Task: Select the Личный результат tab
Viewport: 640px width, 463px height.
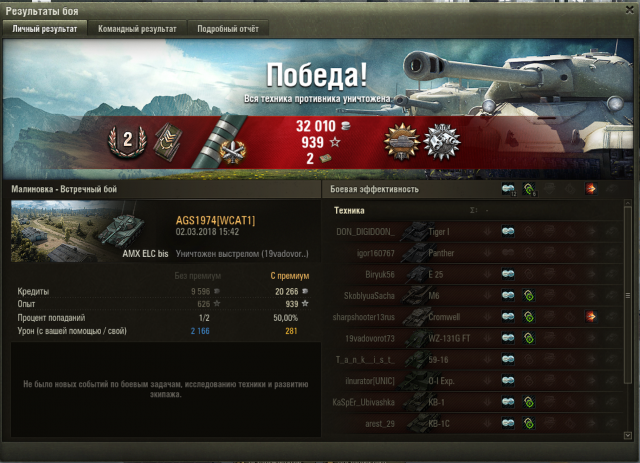Action: (45, 29)
